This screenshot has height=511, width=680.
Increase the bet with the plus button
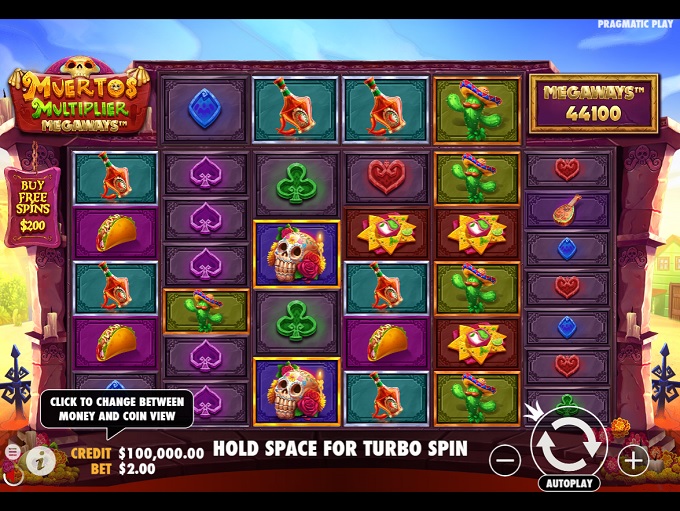pos(633,460)
